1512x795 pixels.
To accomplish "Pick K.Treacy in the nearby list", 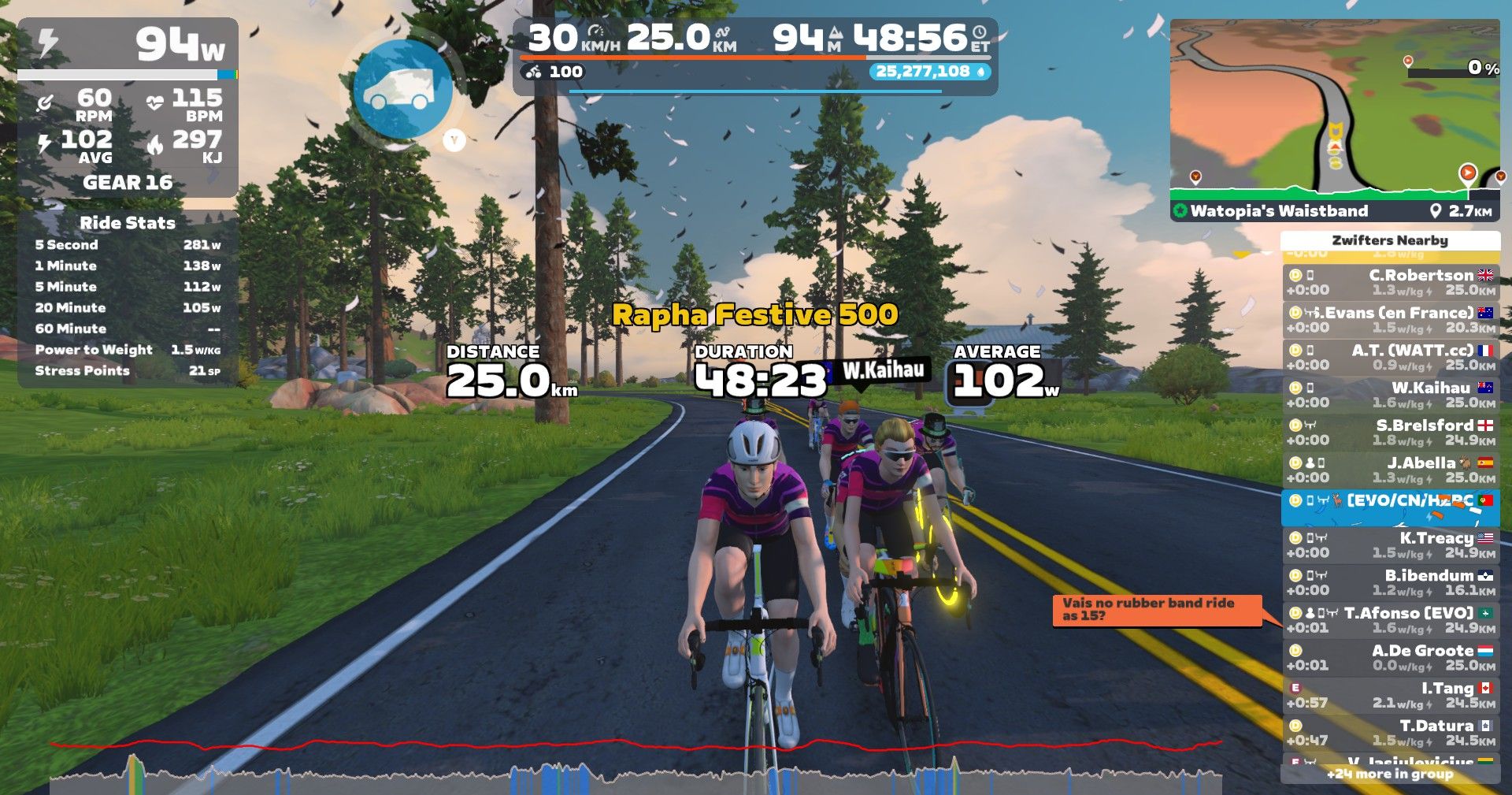I will click(x=1391, y=544).
